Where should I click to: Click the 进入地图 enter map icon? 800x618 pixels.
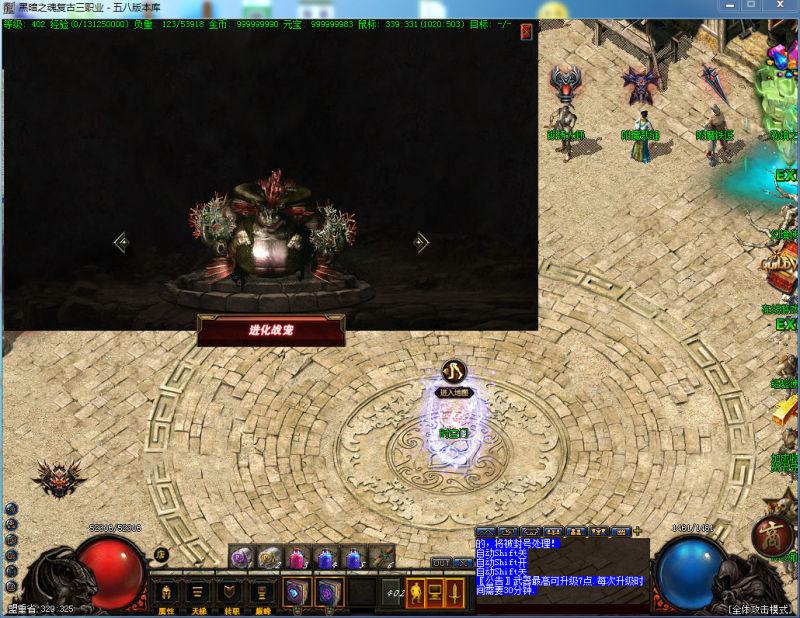[x=453, y=373]
